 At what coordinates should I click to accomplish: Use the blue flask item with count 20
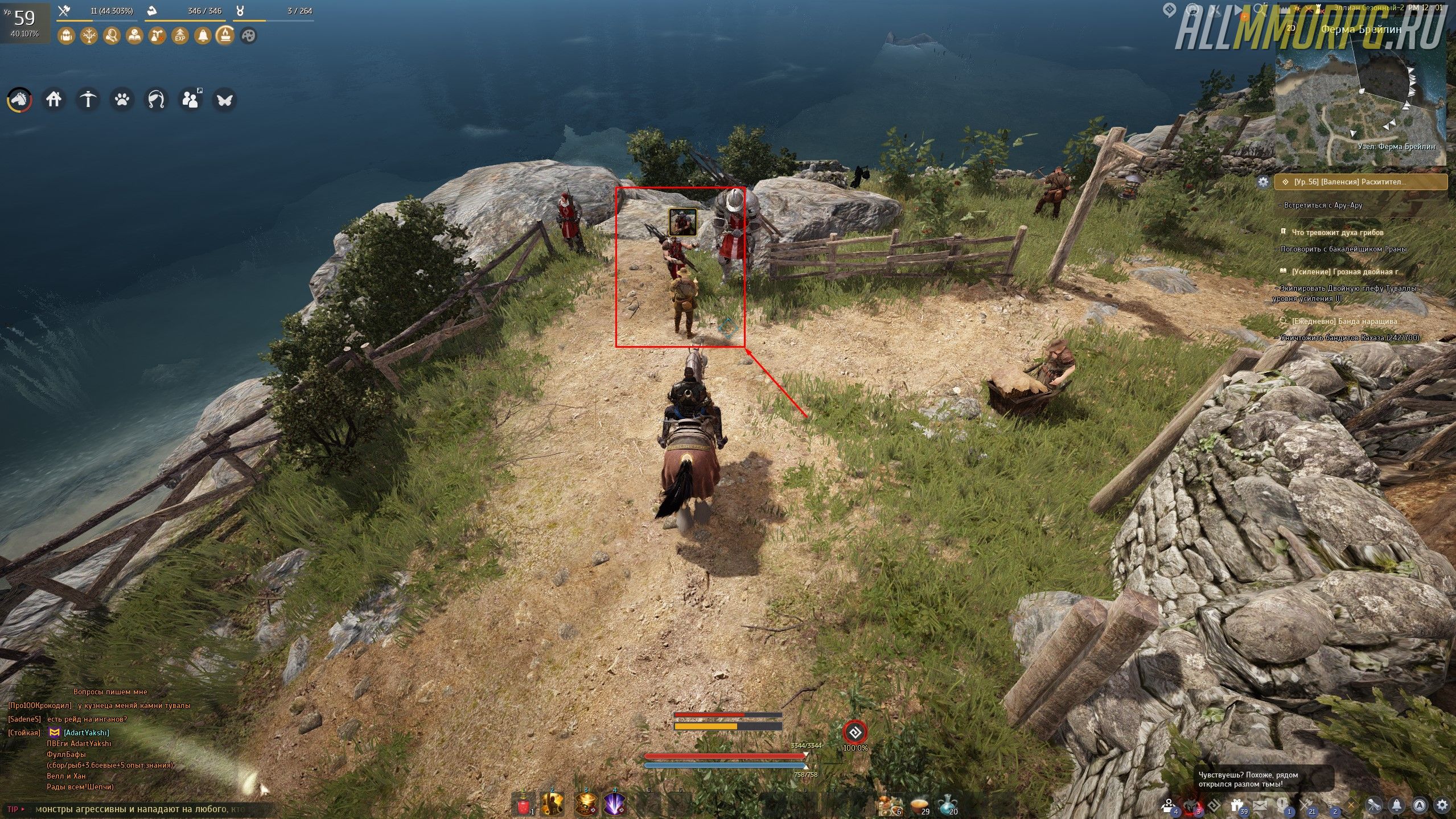(x=947, y=805)
